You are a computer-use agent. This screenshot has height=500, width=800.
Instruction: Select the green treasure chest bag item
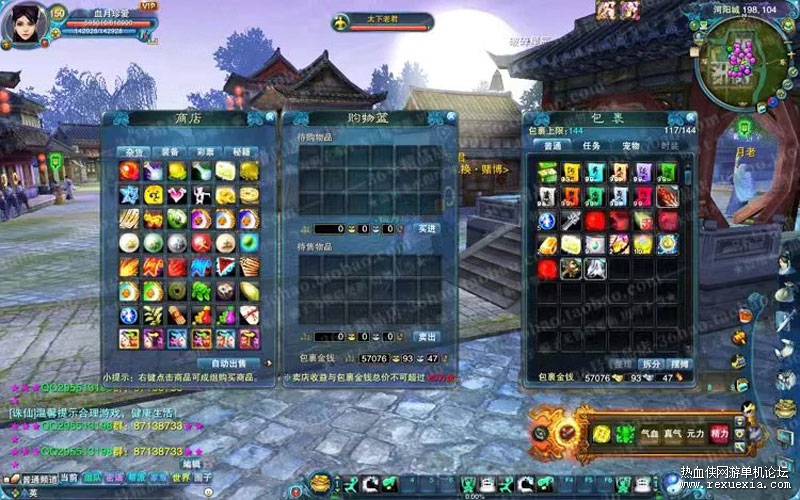tap(546, 172)
